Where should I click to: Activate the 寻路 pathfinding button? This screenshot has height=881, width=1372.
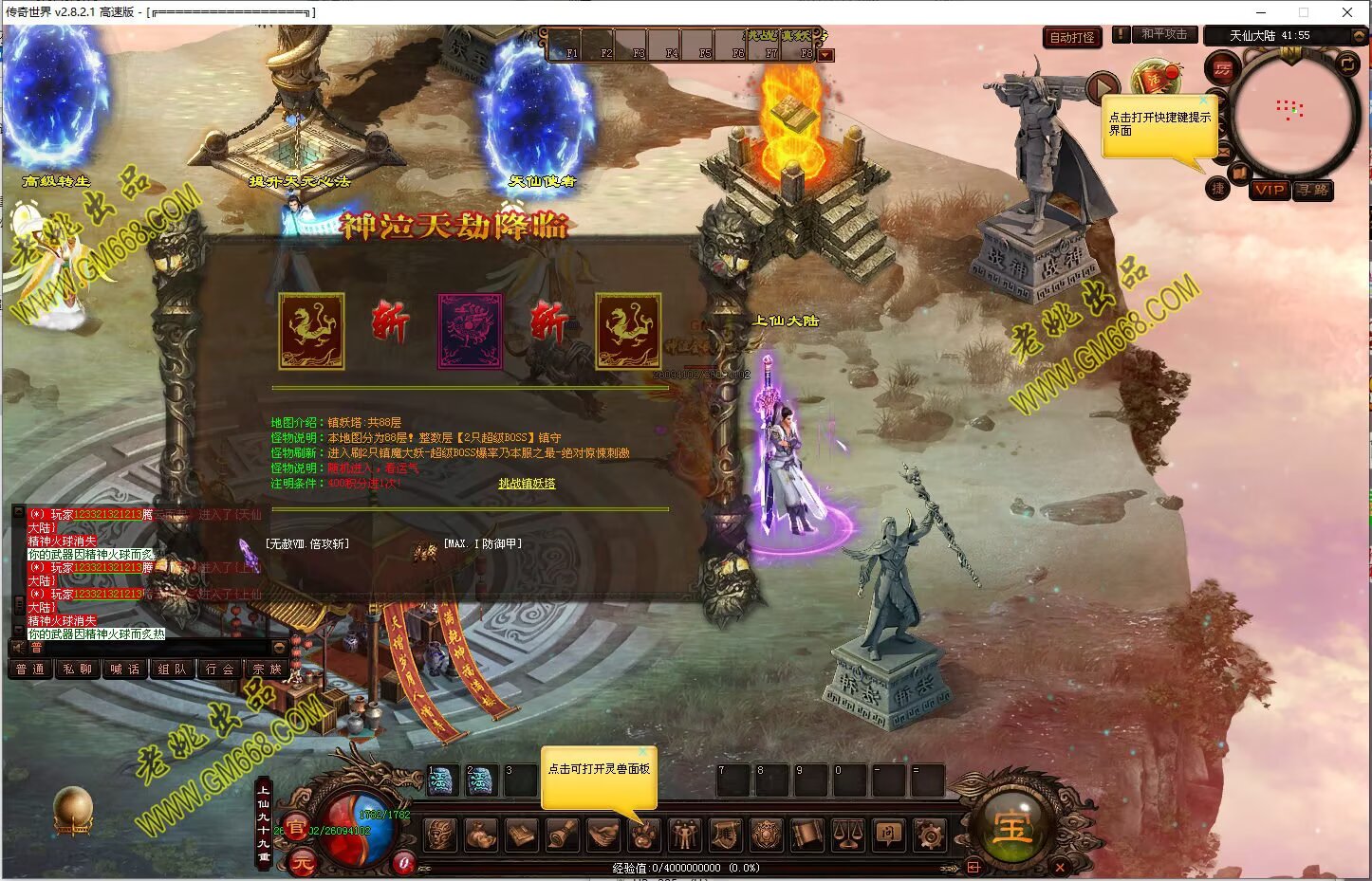pos(1313,190)
